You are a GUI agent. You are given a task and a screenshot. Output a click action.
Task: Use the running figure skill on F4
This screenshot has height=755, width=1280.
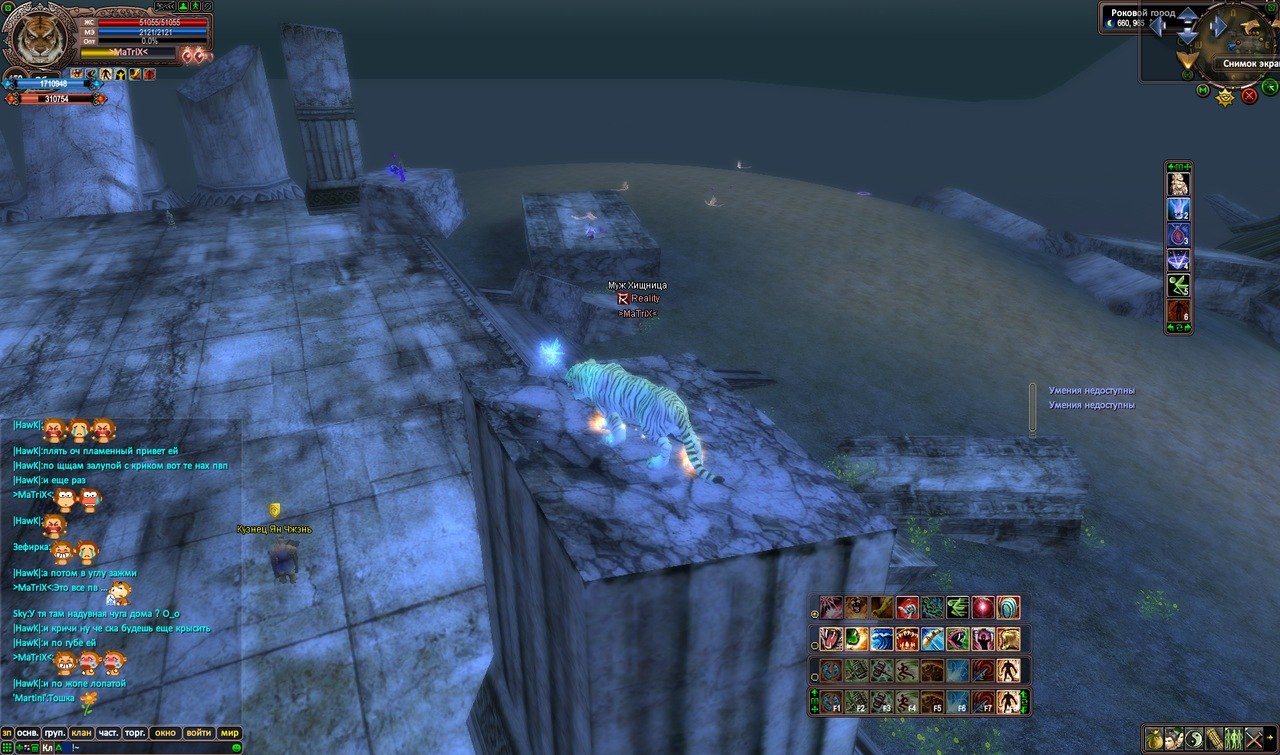[x=907, y=701]
